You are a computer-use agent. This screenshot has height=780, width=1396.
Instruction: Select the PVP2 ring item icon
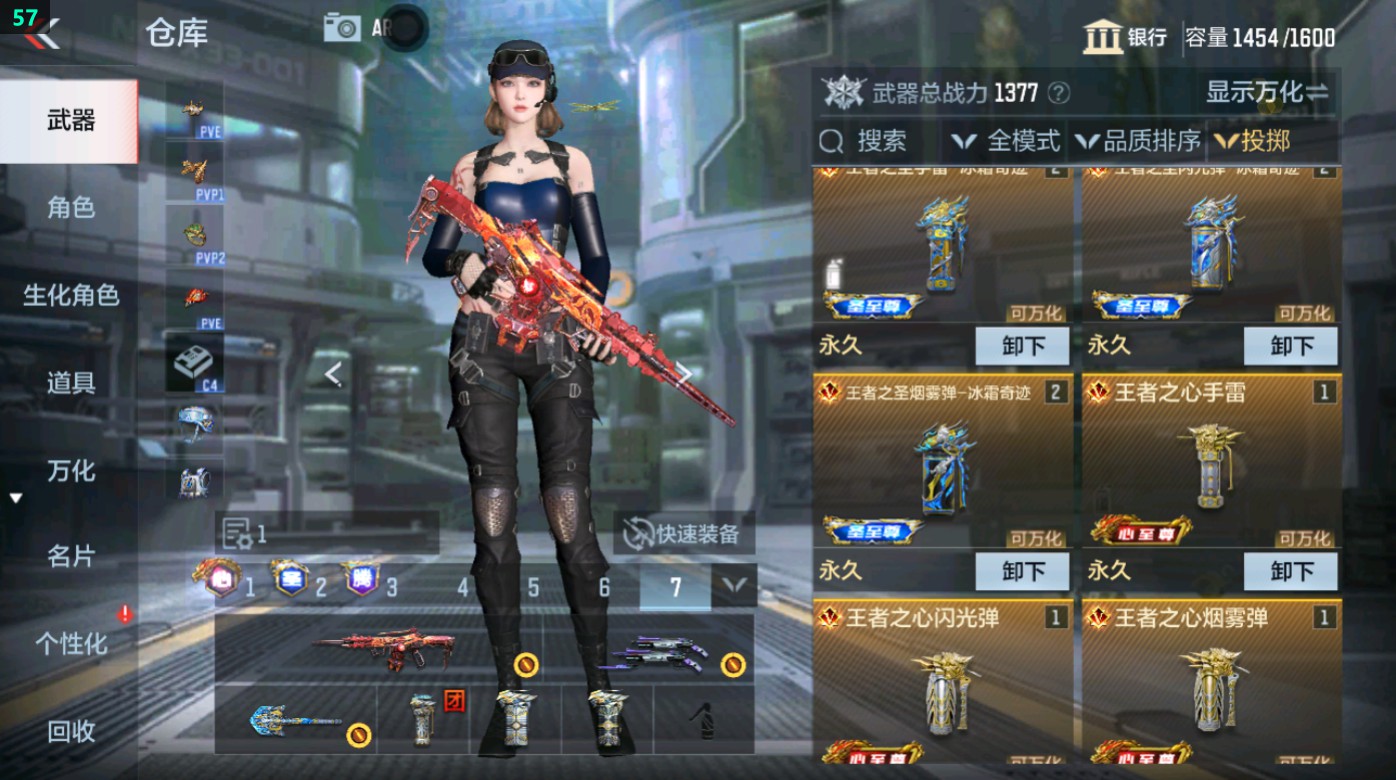(196, 235)
